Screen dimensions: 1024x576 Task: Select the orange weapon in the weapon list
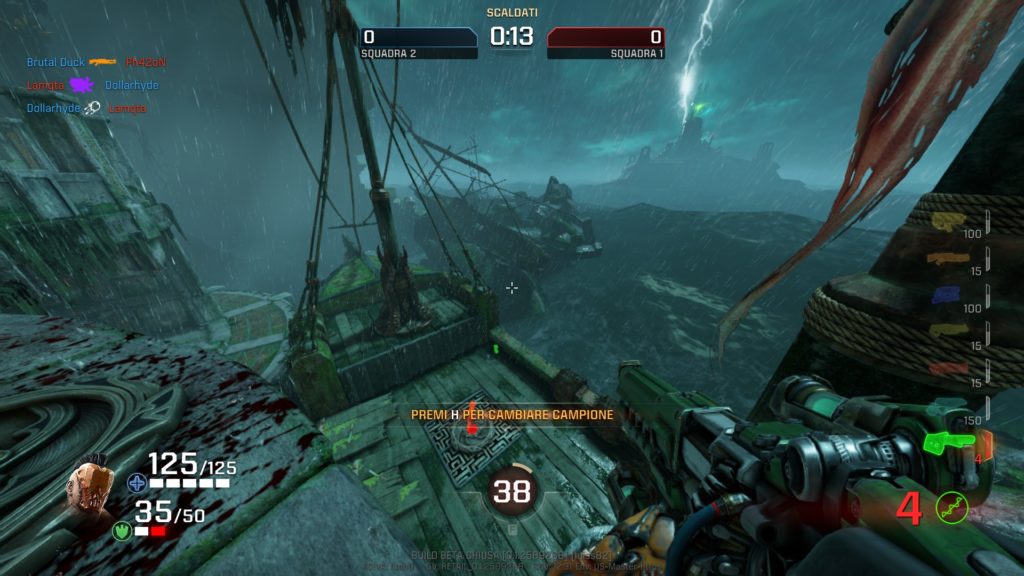click(x=947, y=258)
